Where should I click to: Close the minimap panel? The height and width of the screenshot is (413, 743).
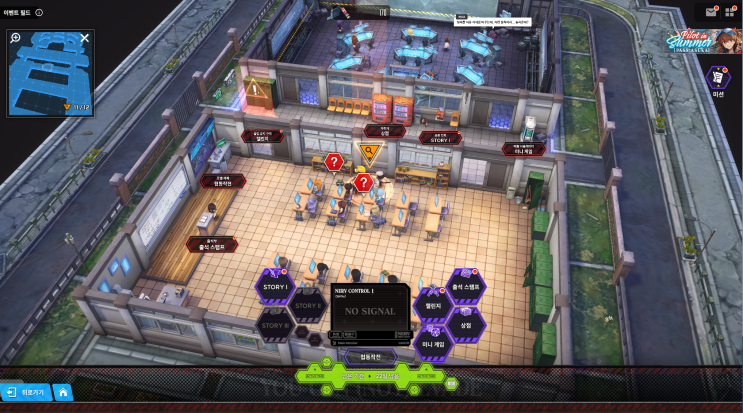coord(85,38)
